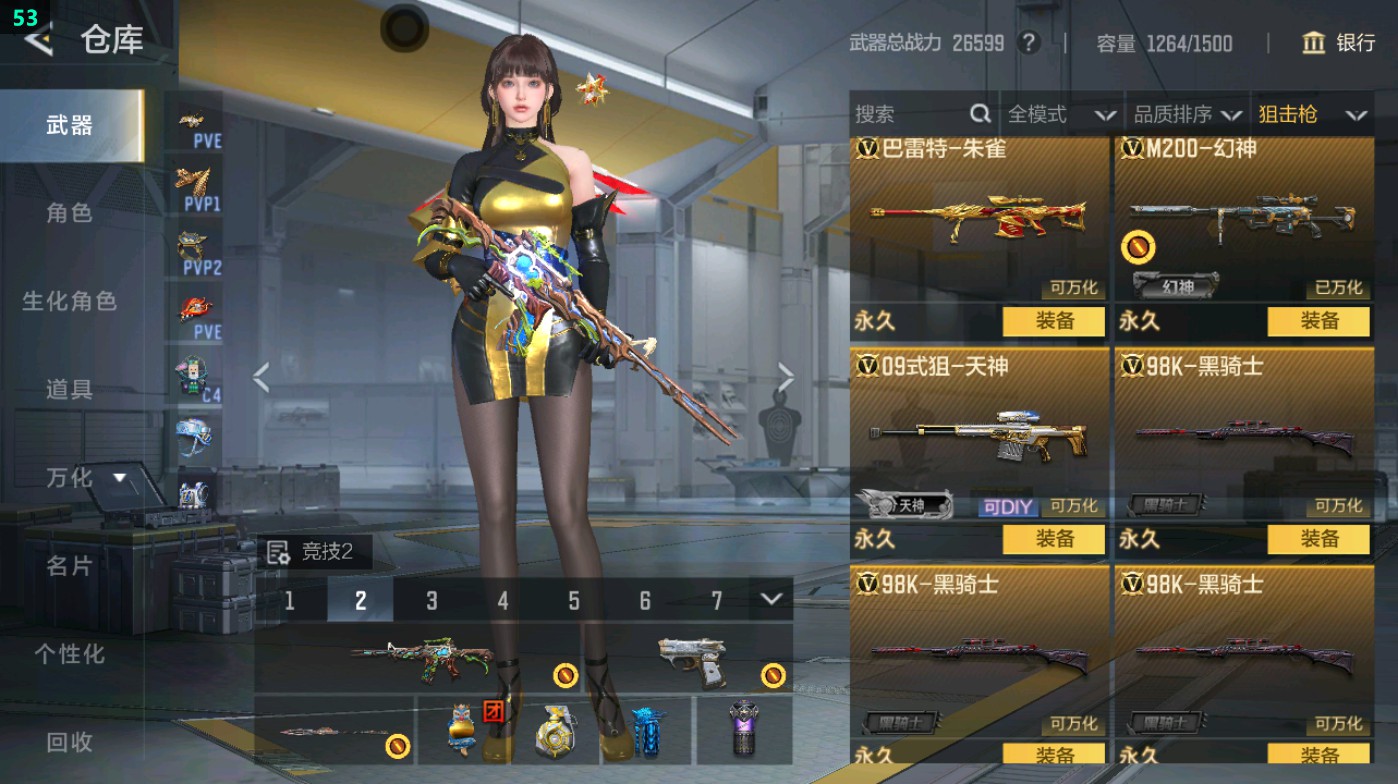Image resolution: width=1398 pixels, height=784 pixels.
Task: Open the bank by clicking 银行 icon
Action: tap(1312, 44)
